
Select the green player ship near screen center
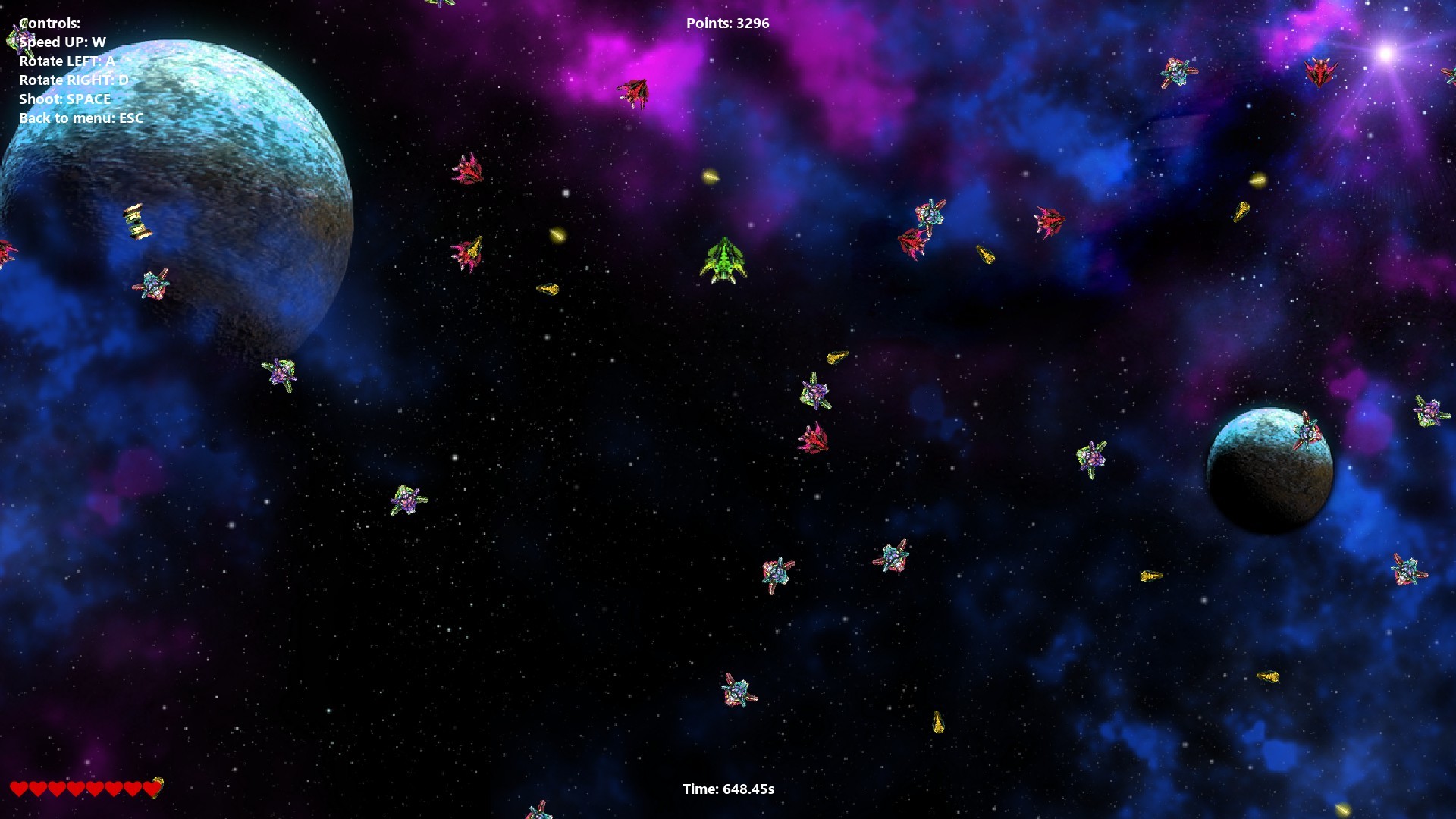click(723, 262)
